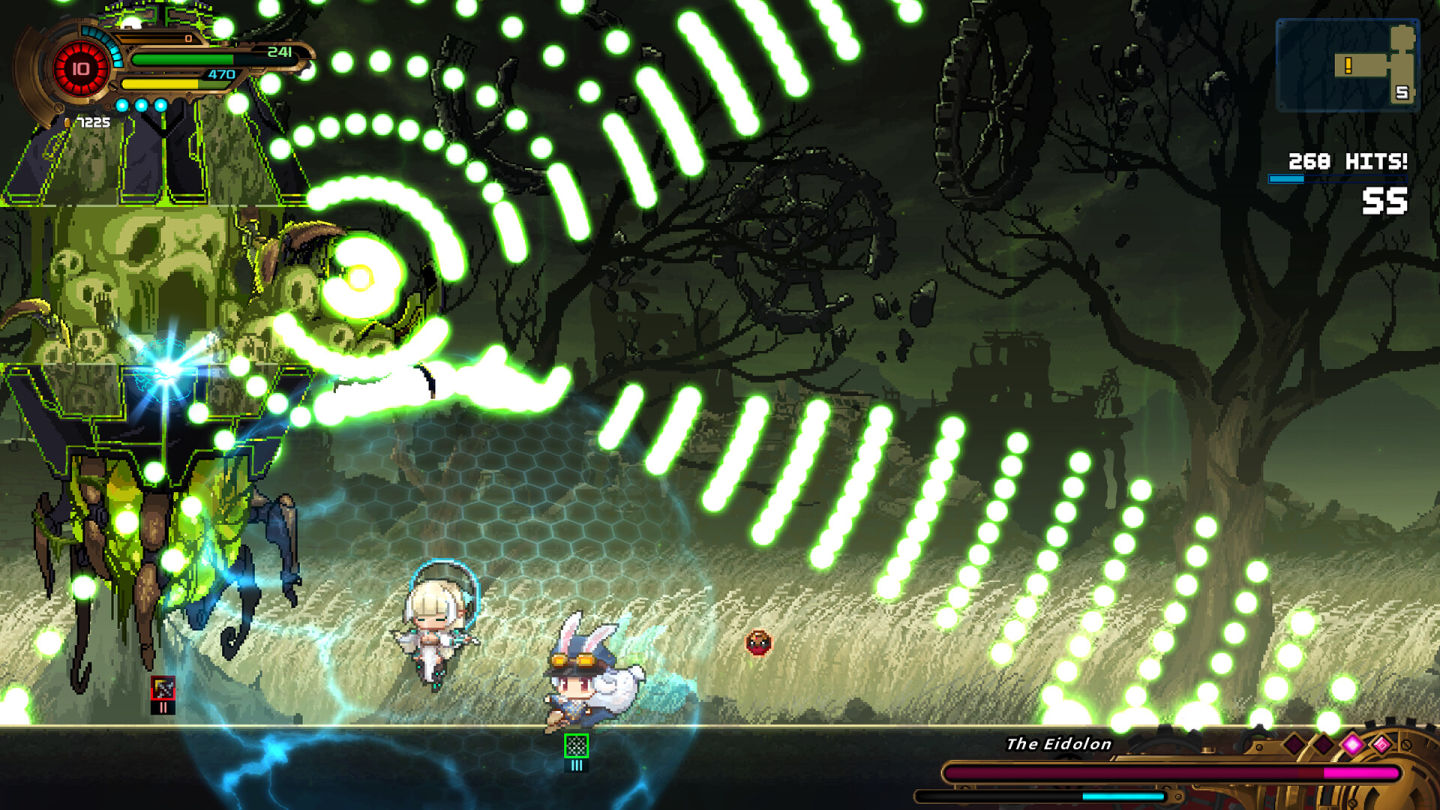Expand the minimap panel at top right

pos(1350,62)
